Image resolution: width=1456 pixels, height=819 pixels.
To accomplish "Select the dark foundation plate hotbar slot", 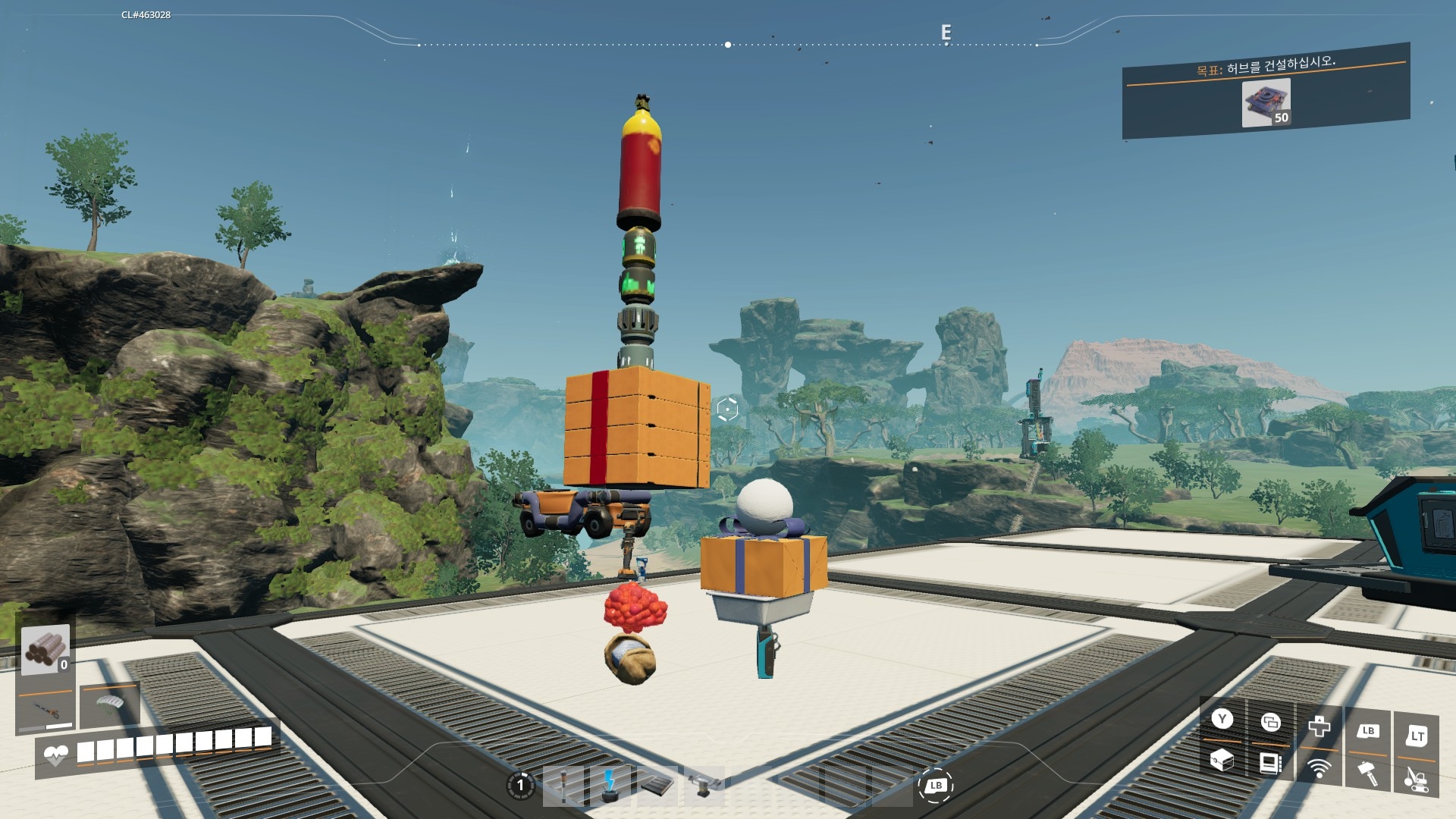I will tap(656, 786).
